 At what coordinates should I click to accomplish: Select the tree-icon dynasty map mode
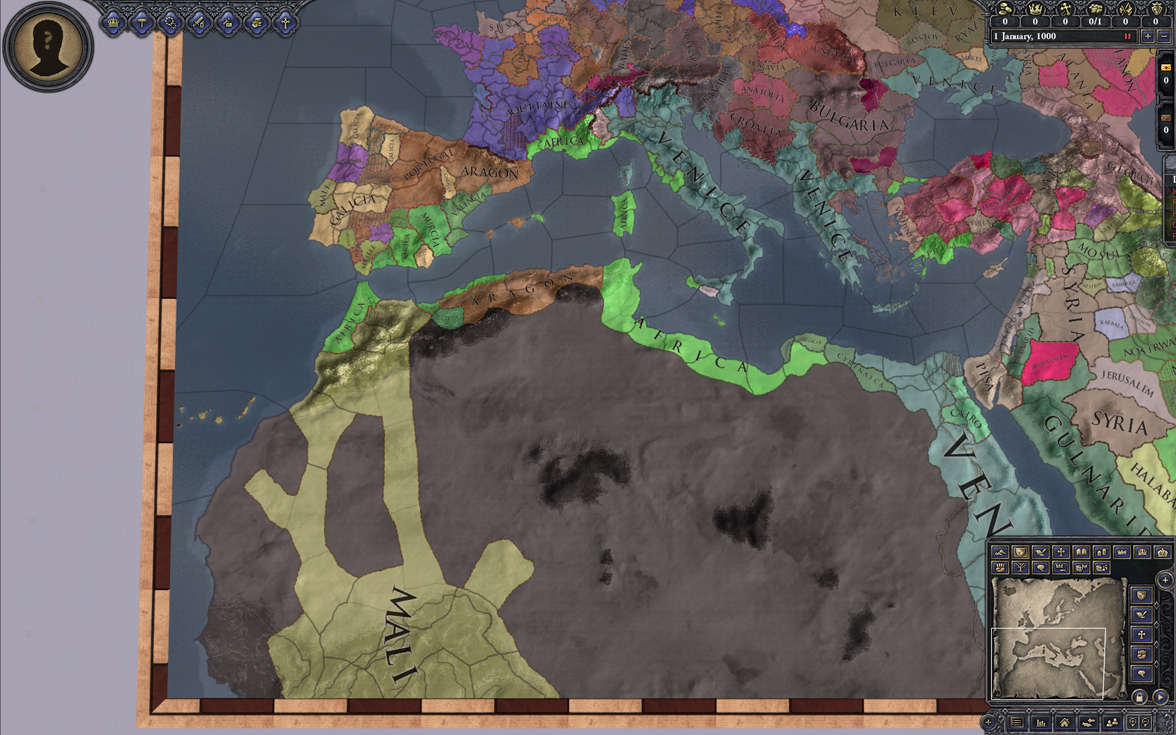(x=1020, y=567)
